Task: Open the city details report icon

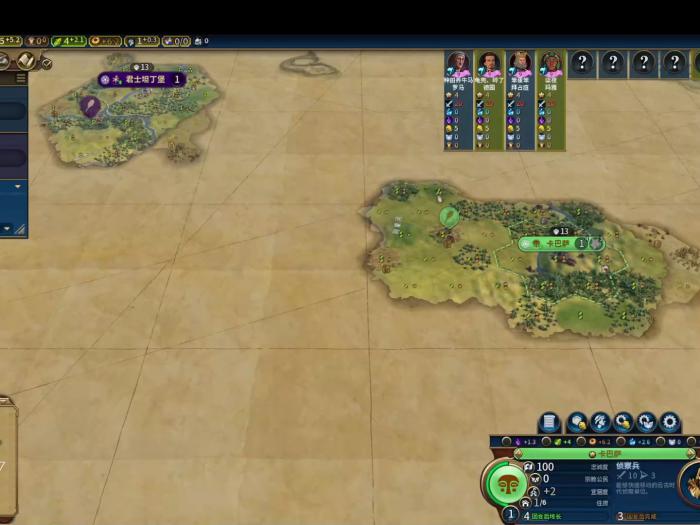Action: point(549,422)
